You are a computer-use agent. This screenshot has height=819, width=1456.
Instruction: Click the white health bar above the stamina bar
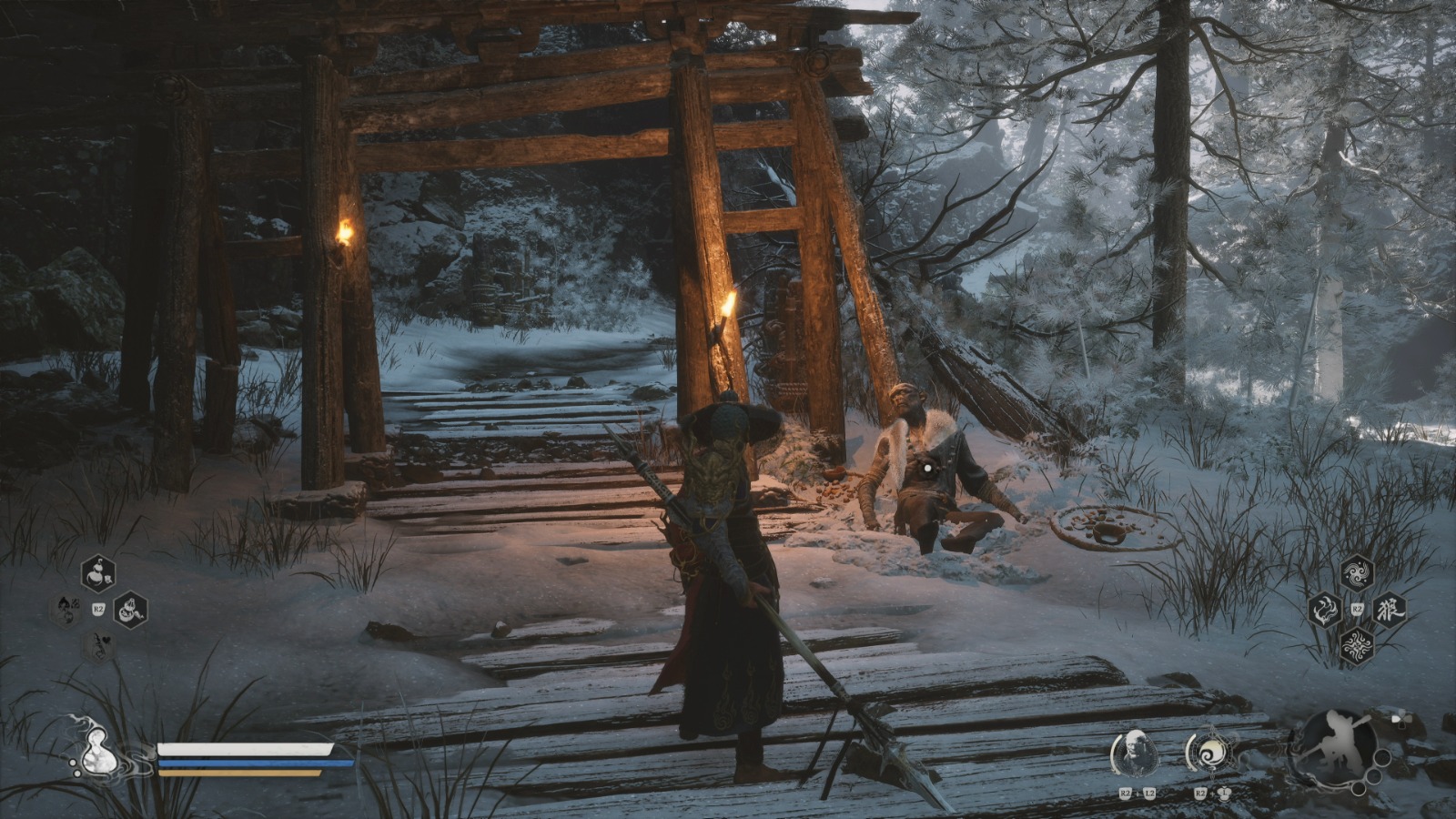tap(244, 750)
